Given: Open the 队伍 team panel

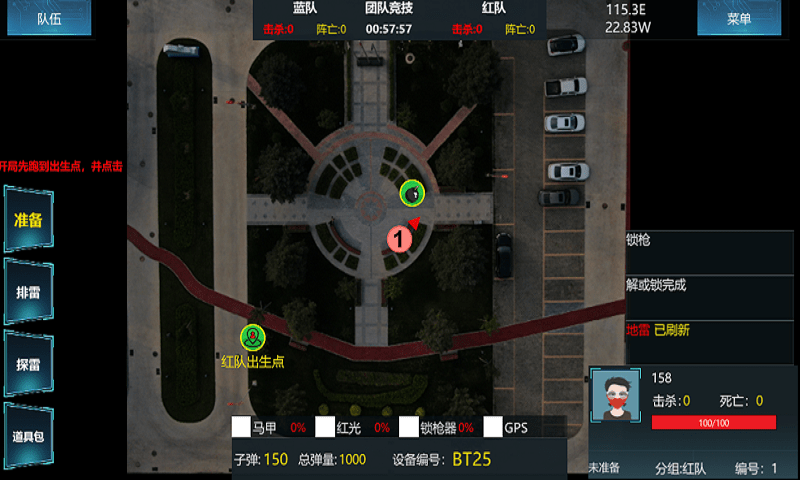Looking at the screenshot, I should [x=48, y=18].
